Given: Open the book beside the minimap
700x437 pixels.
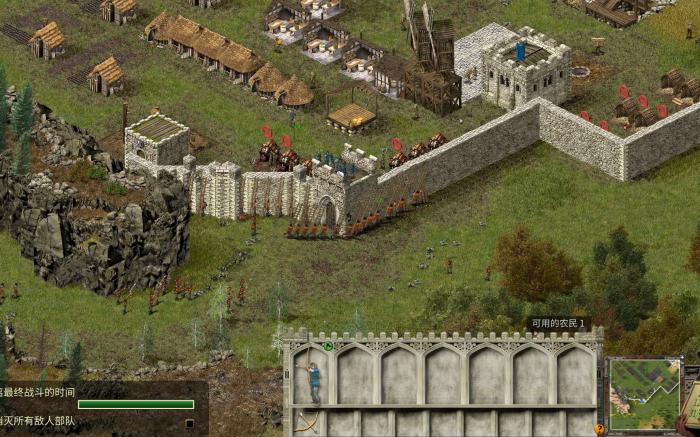Looking at the screenshot, I should pyautogui.click(x=692, y=398).
